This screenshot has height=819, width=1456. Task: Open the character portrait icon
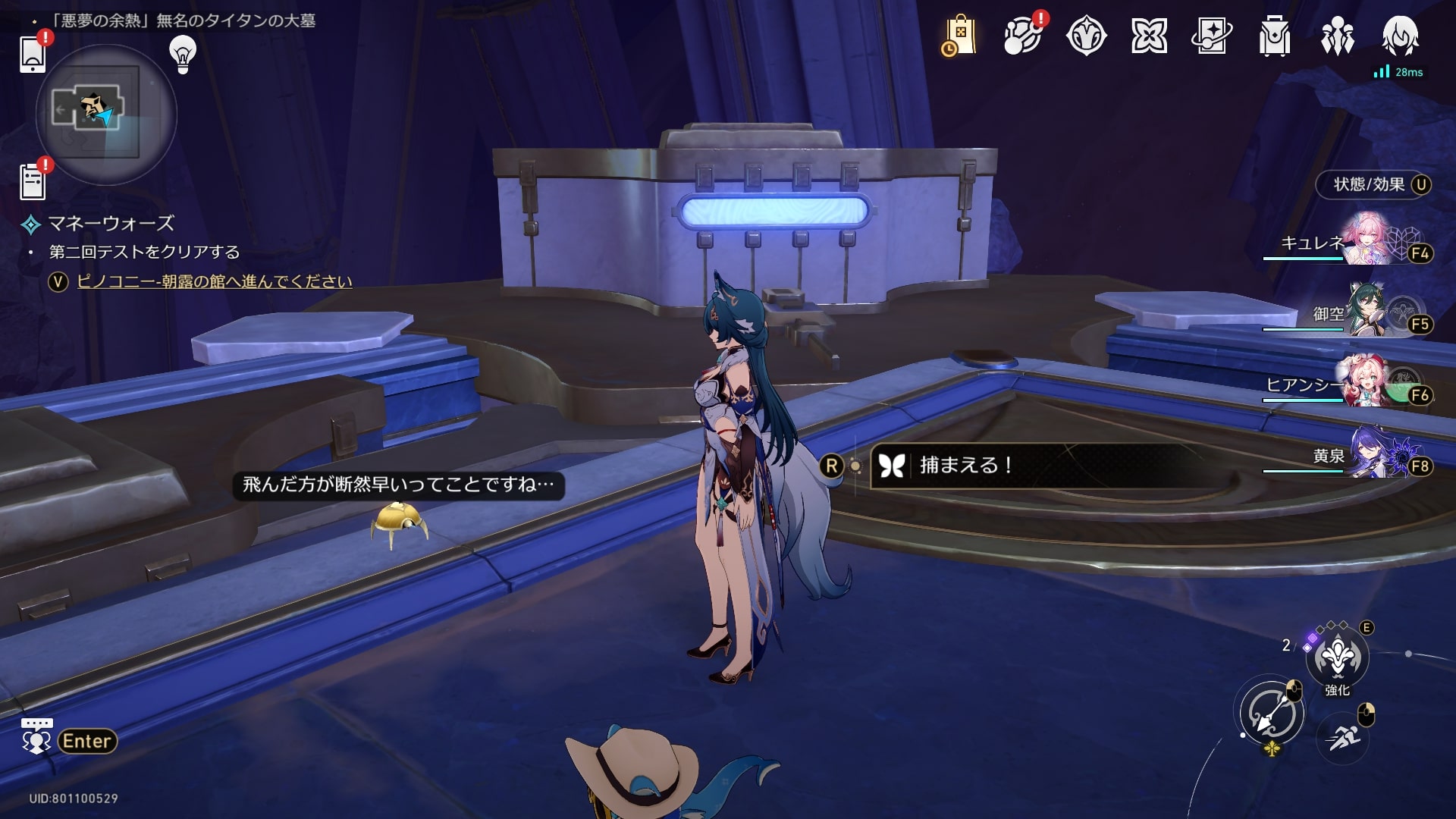[x=1400, y=36]
